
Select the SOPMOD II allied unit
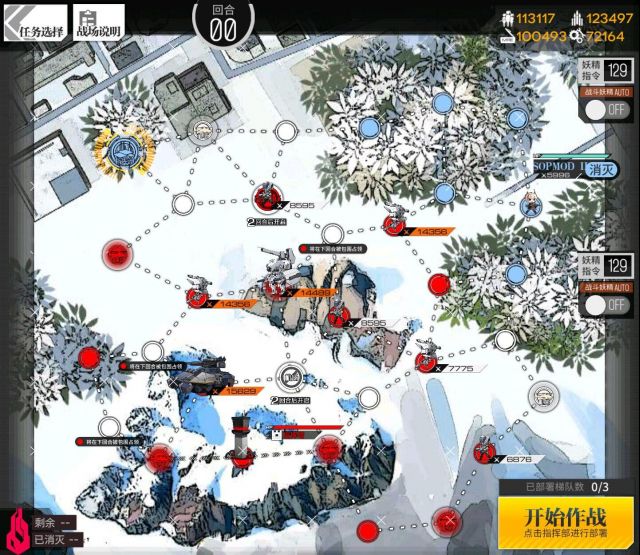pos(531,204)
